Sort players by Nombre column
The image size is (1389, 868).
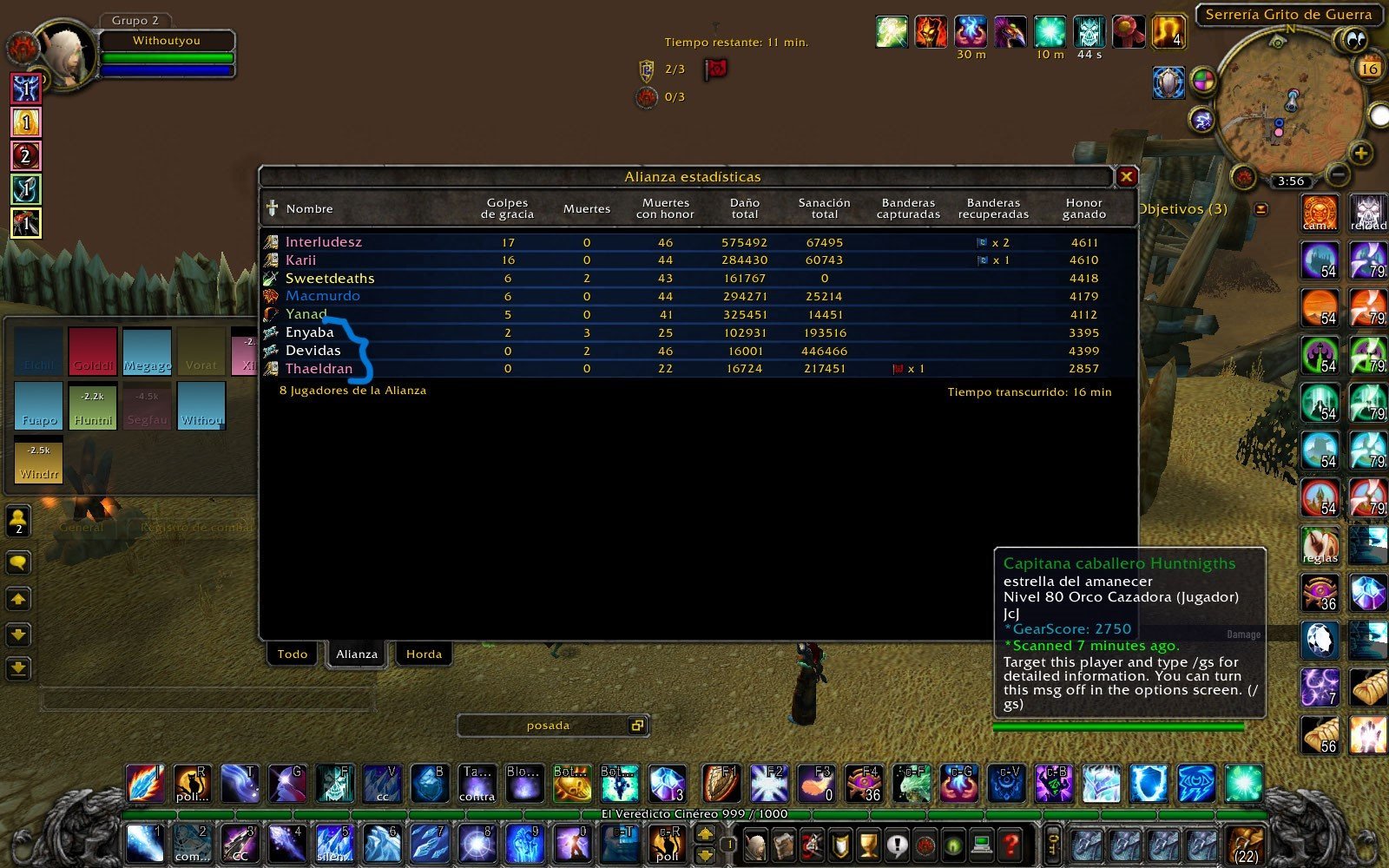(309, 209)
